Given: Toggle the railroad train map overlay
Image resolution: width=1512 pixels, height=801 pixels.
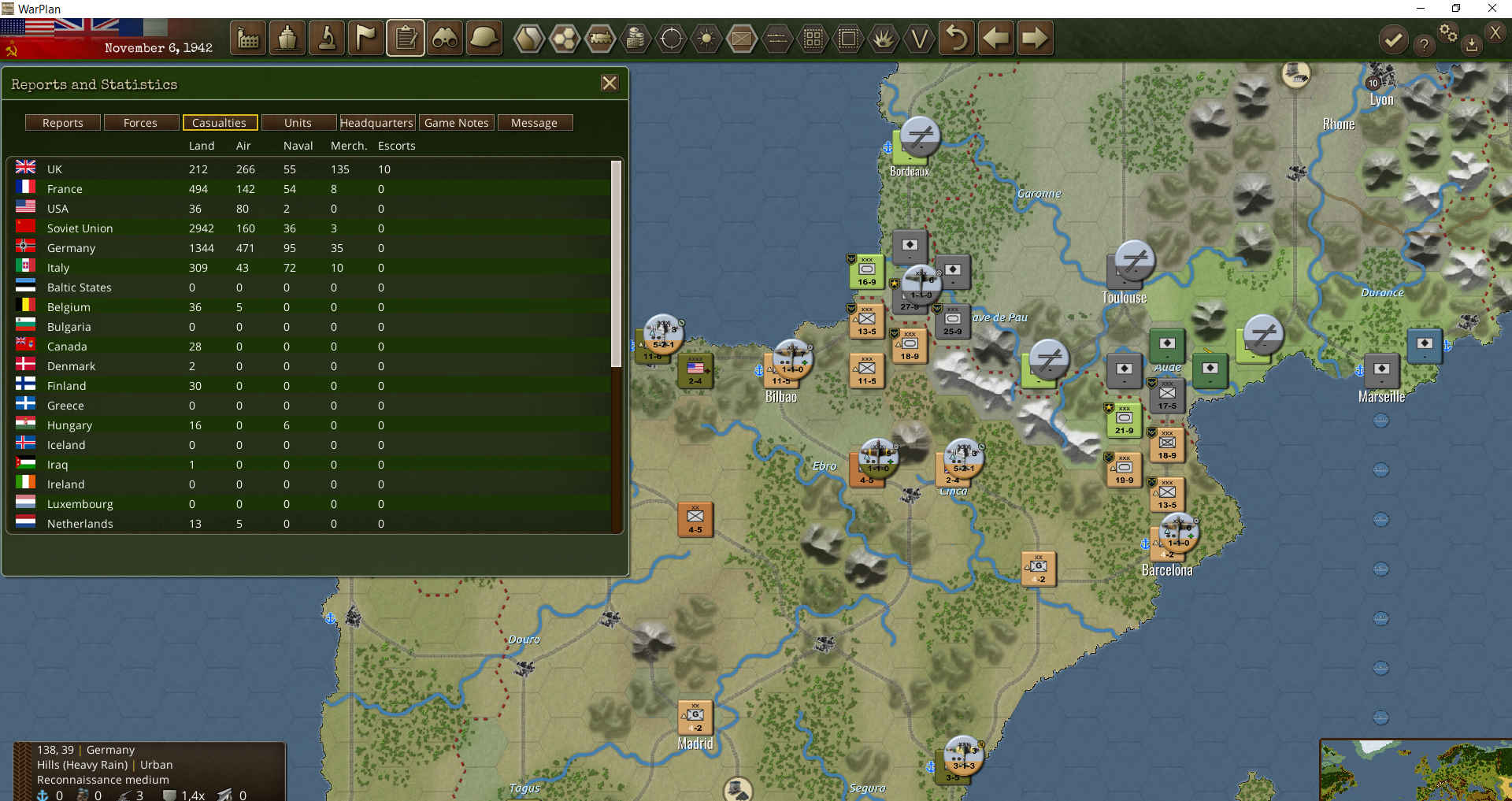Looking at the screenshot, I should (600, 38).
